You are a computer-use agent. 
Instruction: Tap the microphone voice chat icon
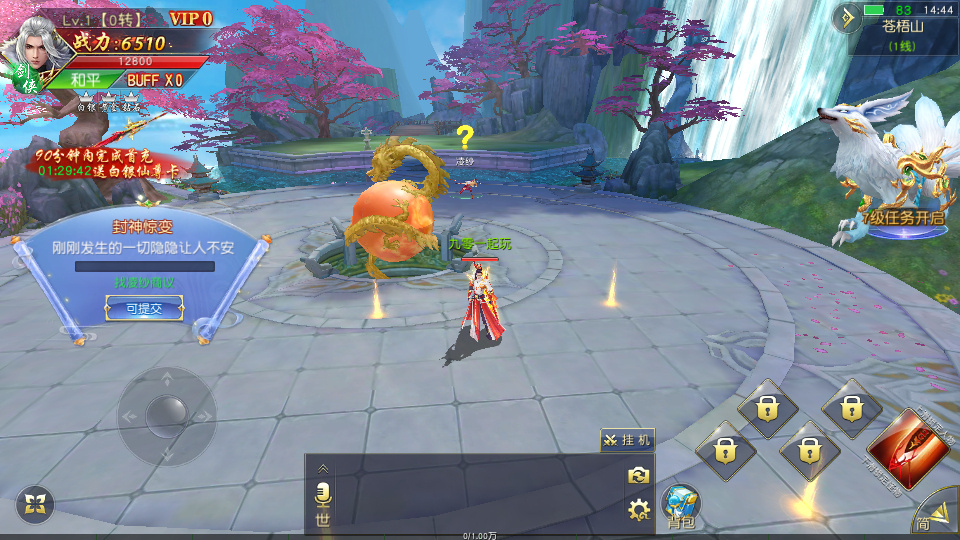pyautogui.click(x=322, y=493)
